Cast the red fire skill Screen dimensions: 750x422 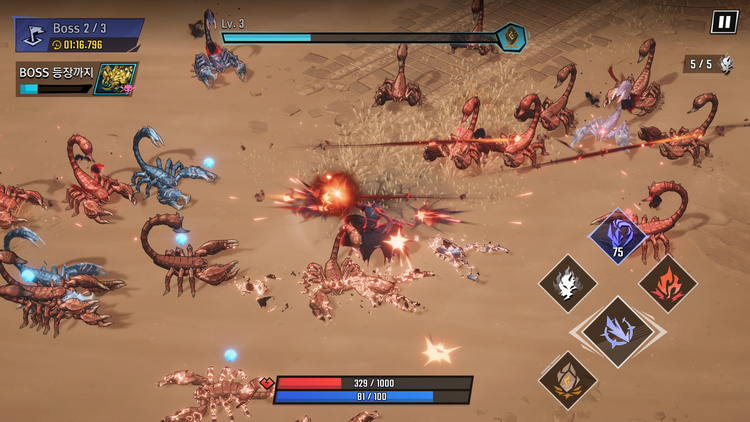[x=667, y=283]
